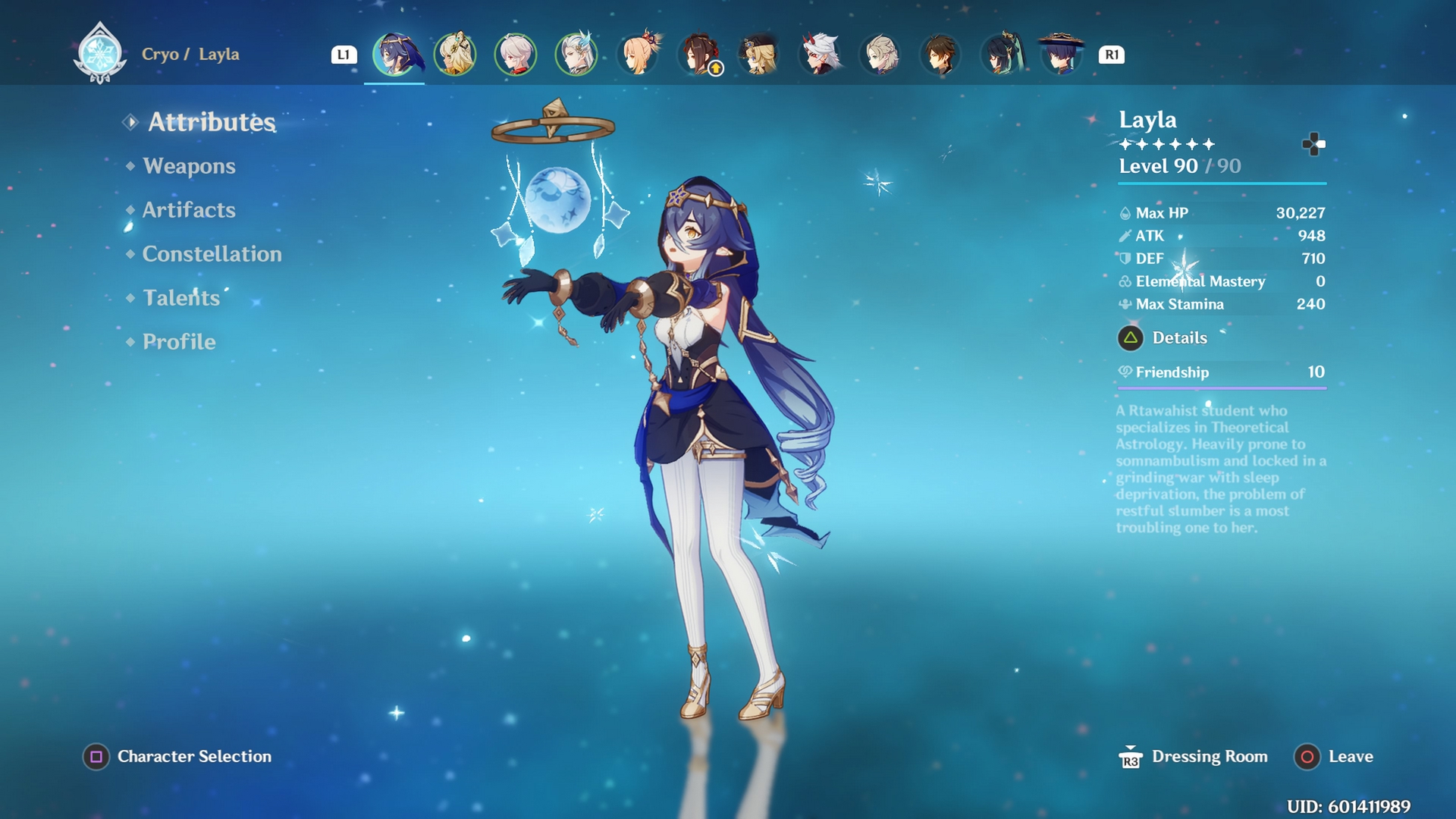Click the Max HP droplet stat icon
The width and height of the screenshot is (1456, 819).
click(1125, 213)
